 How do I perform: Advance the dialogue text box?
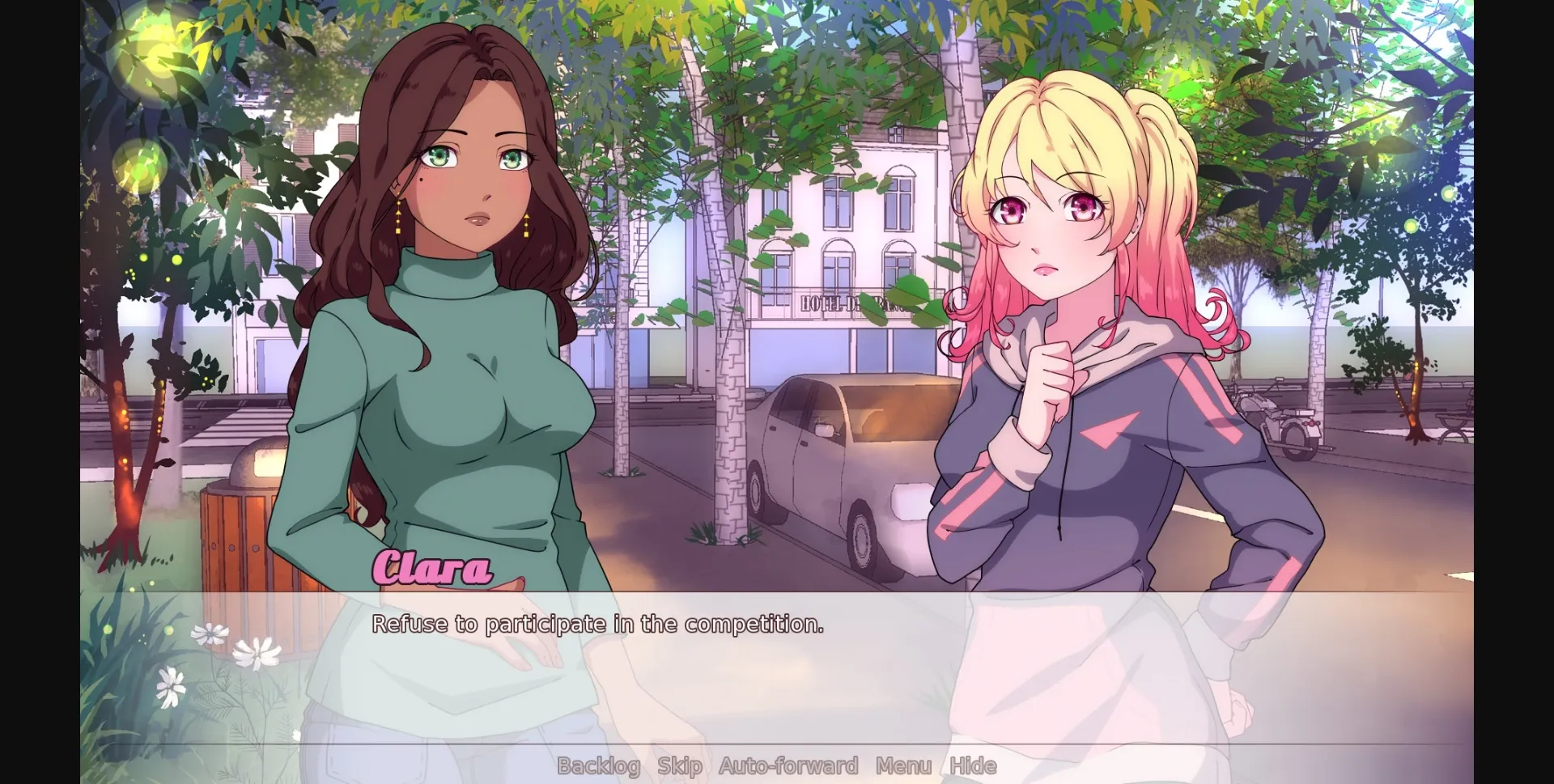click(777, 672)
